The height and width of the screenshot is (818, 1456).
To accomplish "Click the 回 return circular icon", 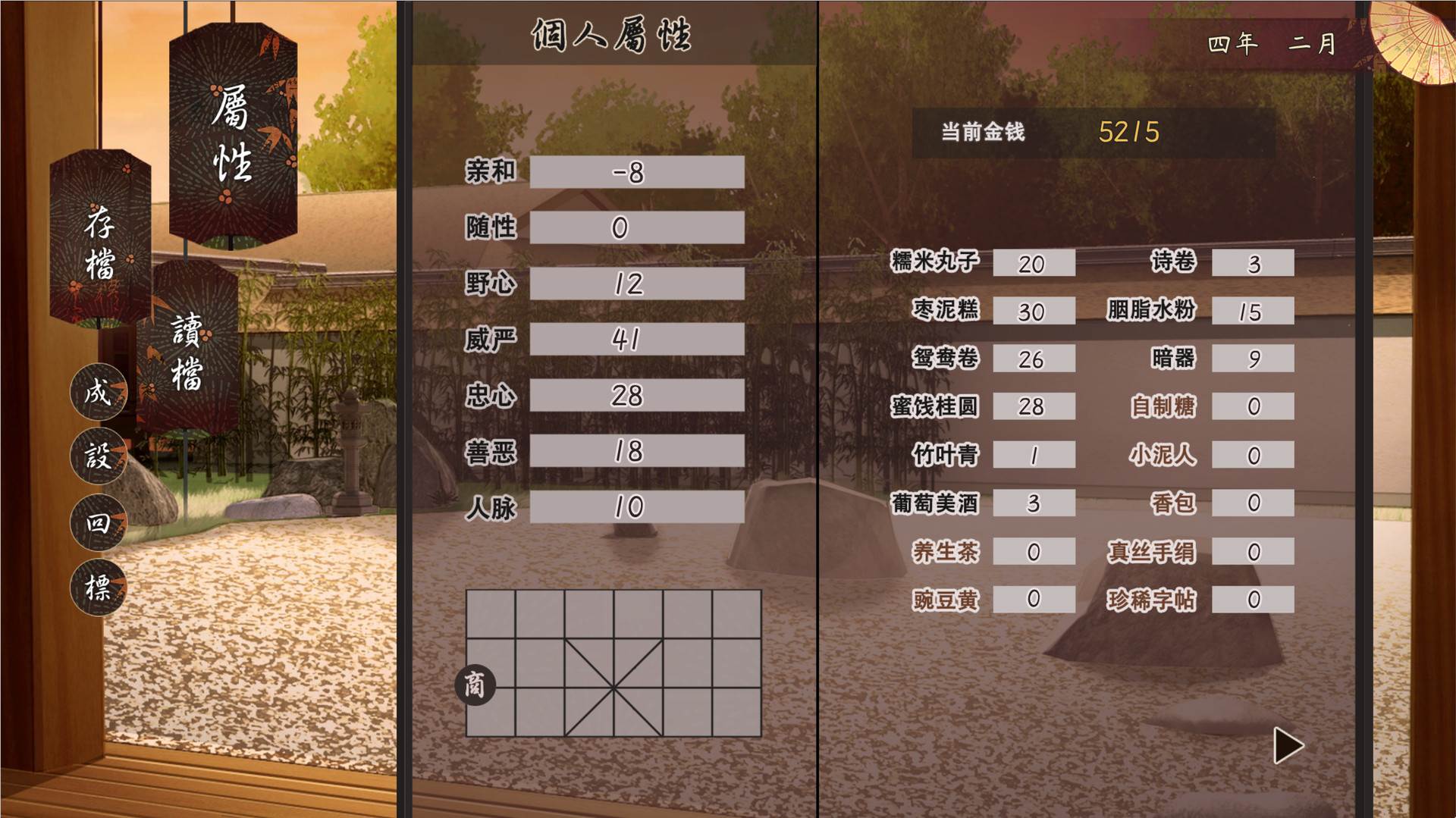I will 97,522.
